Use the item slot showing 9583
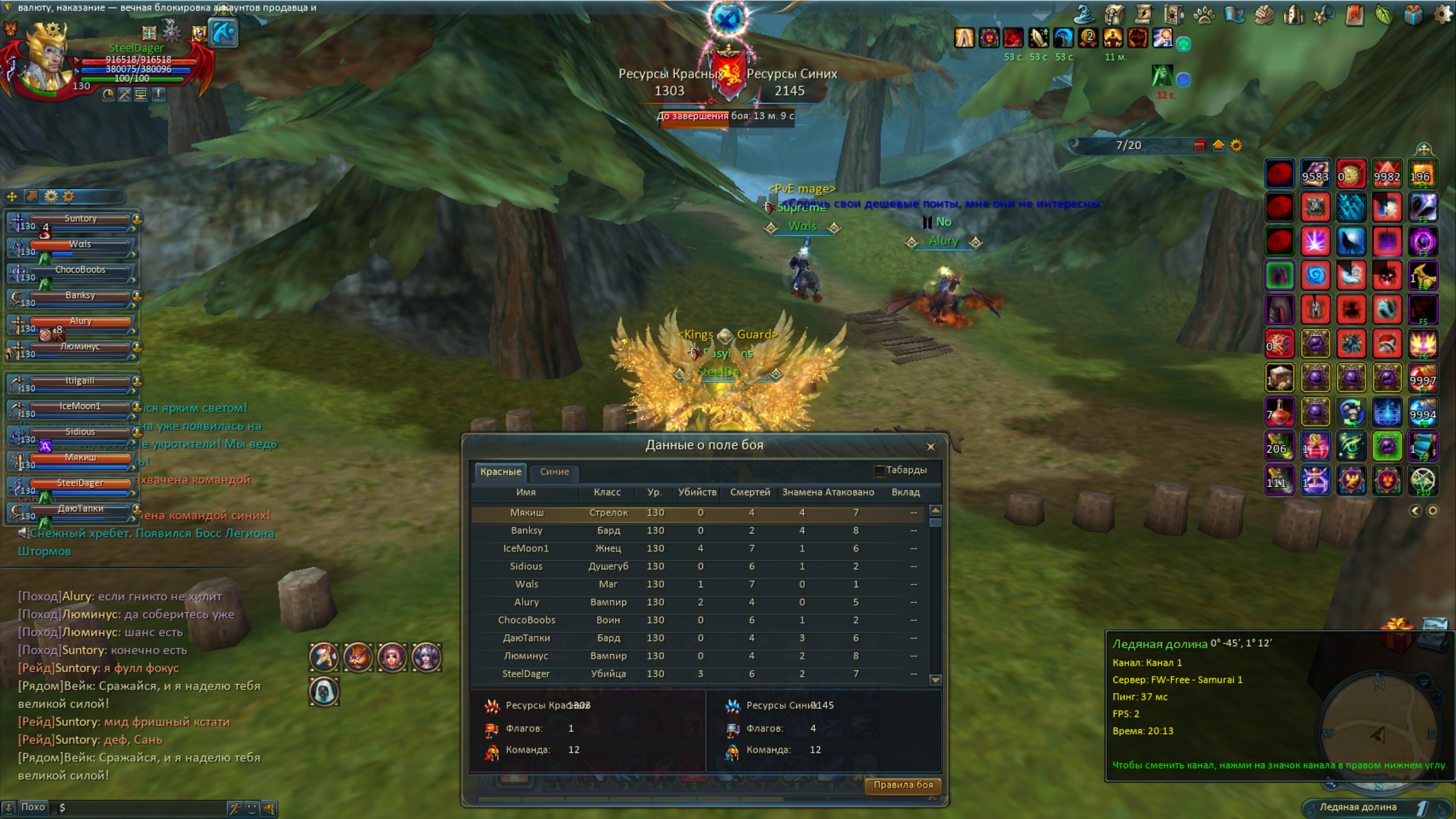1456x819 pixels. tap(1316, 173)
